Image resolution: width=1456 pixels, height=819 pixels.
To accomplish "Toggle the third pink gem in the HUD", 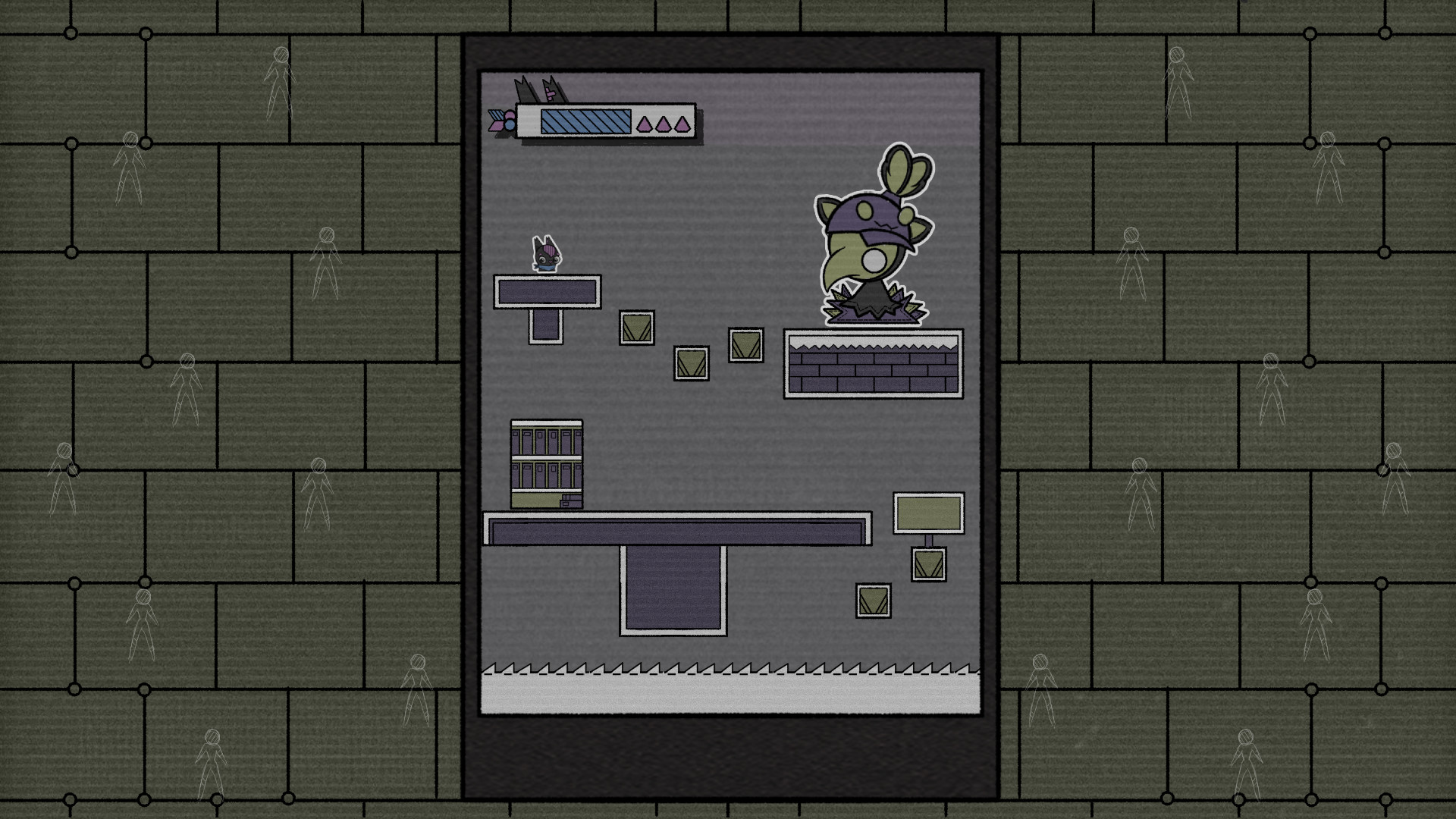I will pyautogui.click(x=683, y=124).
